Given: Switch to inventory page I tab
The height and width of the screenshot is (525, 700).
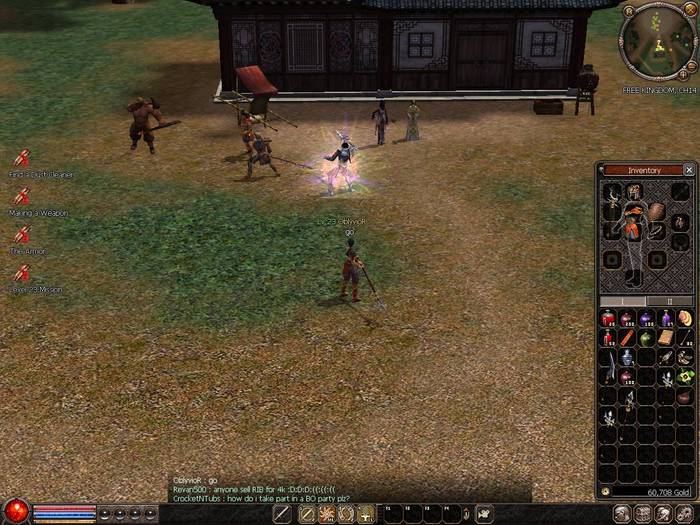Looking at the screenshot, I should pos(624,301).
